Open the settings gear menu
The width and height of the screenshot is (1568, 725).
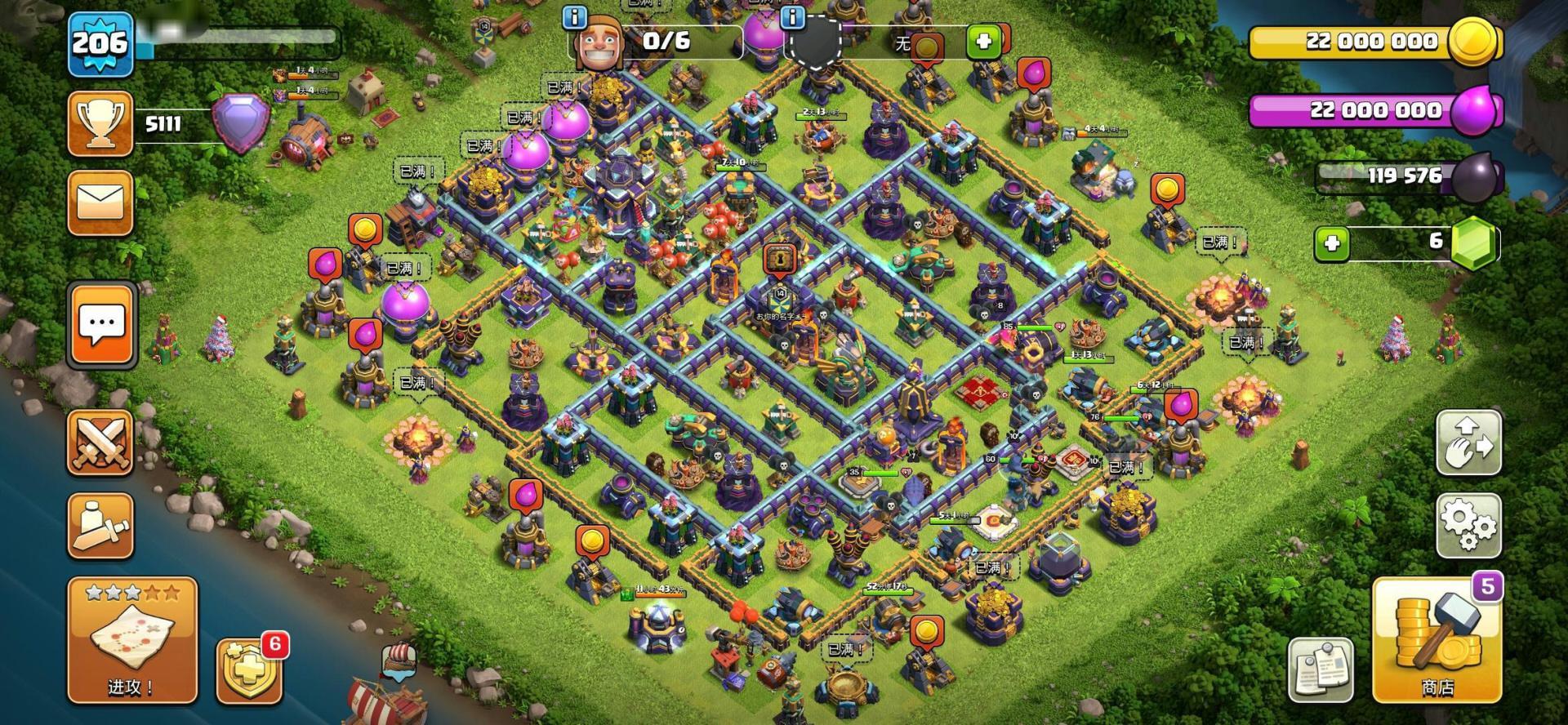(x=1468, y=524)
